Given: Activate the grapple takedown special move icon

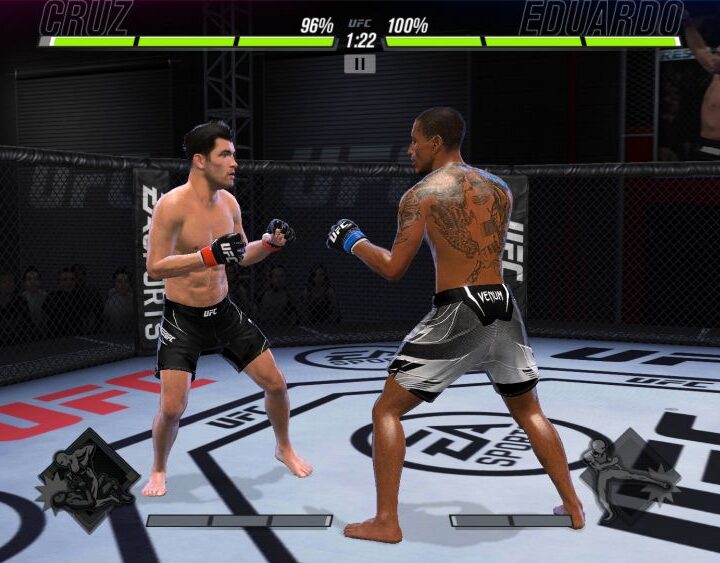Looking at the screenshot, I should pyautogui.click(x=88, y=480).
